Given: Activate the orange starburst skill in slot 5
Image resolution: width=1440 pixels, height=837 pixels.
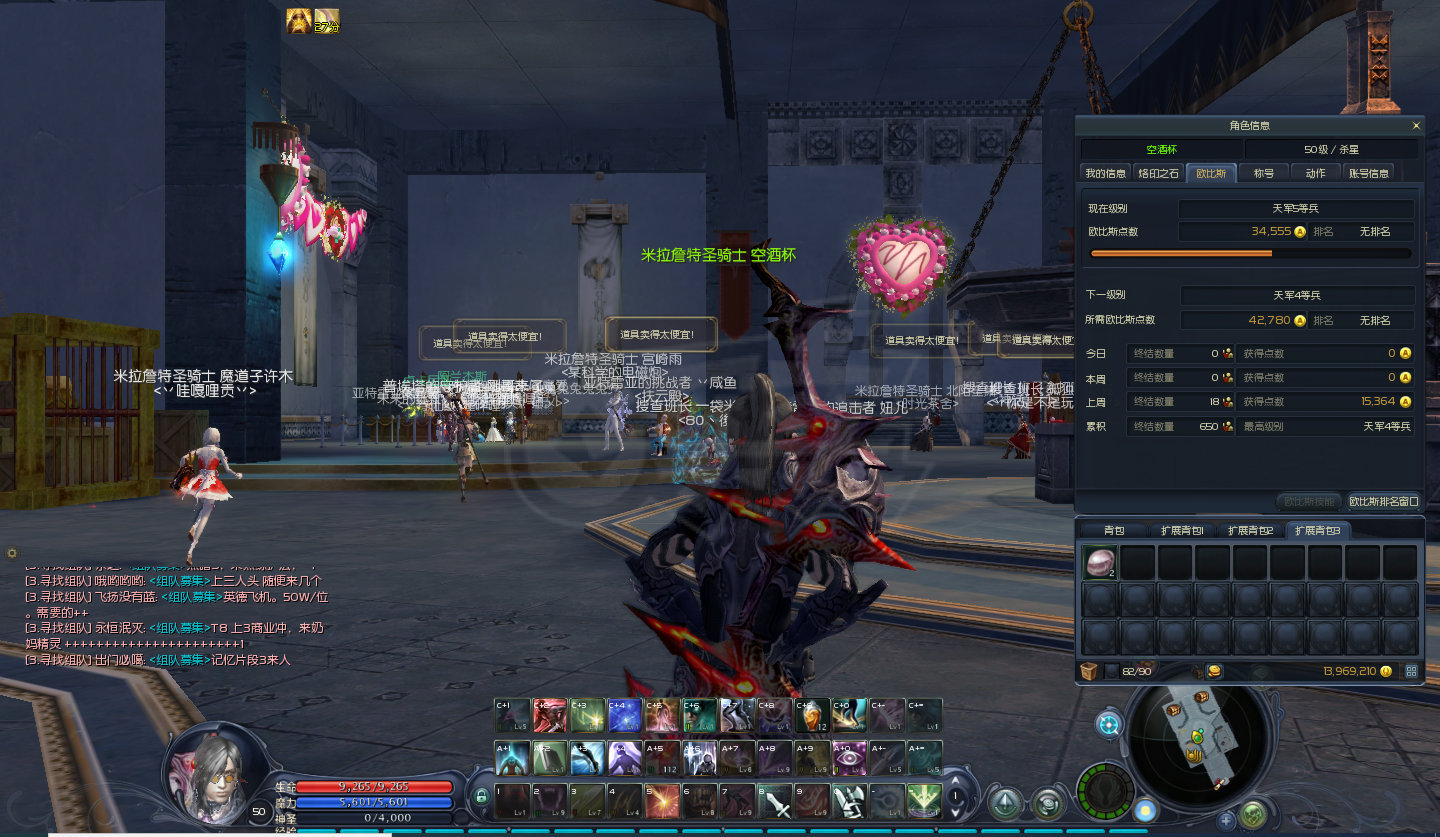Looking at the screenshot, I should pyautogui.click(x=662, y=801).
